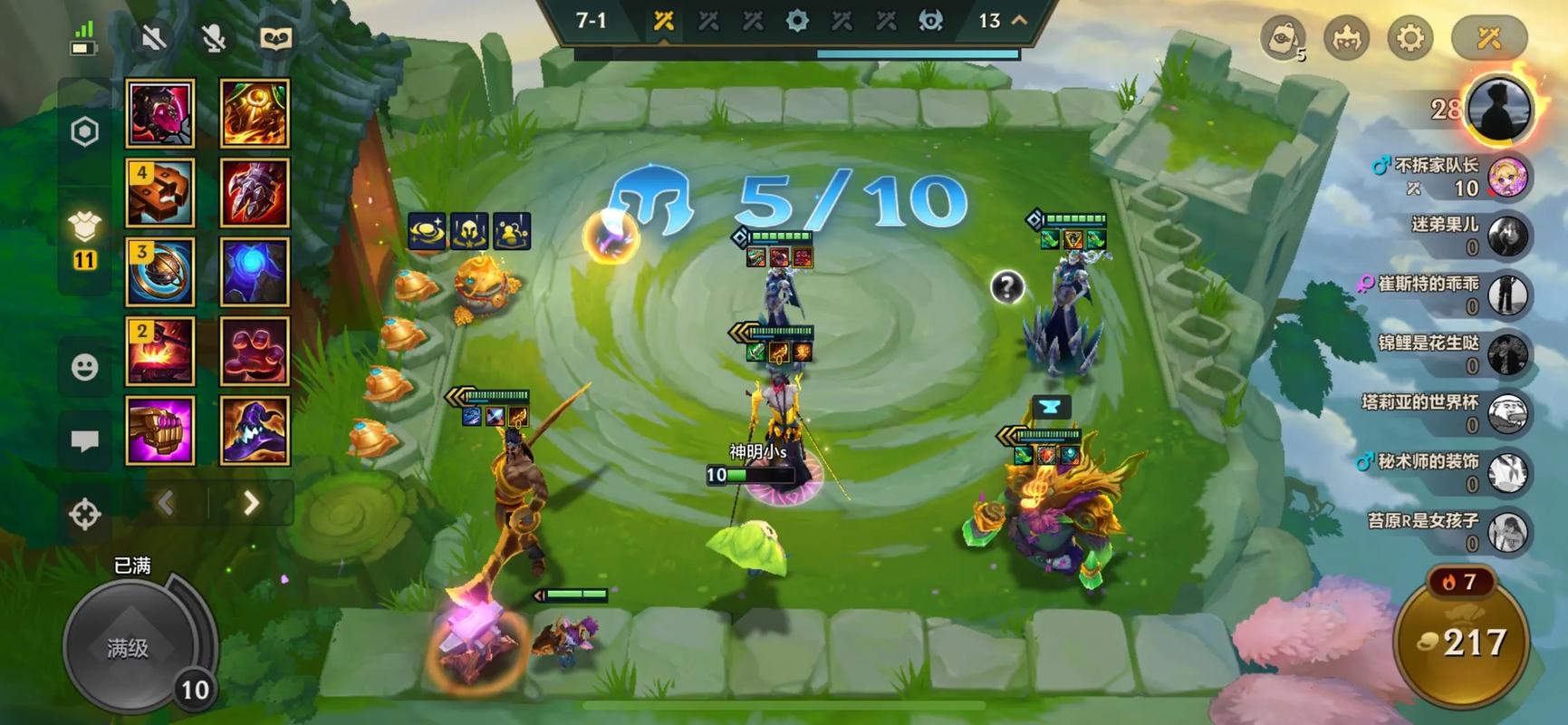Open the smiley emote button
The height and width of the screenshot is (725, 1568).
point(84,367)
